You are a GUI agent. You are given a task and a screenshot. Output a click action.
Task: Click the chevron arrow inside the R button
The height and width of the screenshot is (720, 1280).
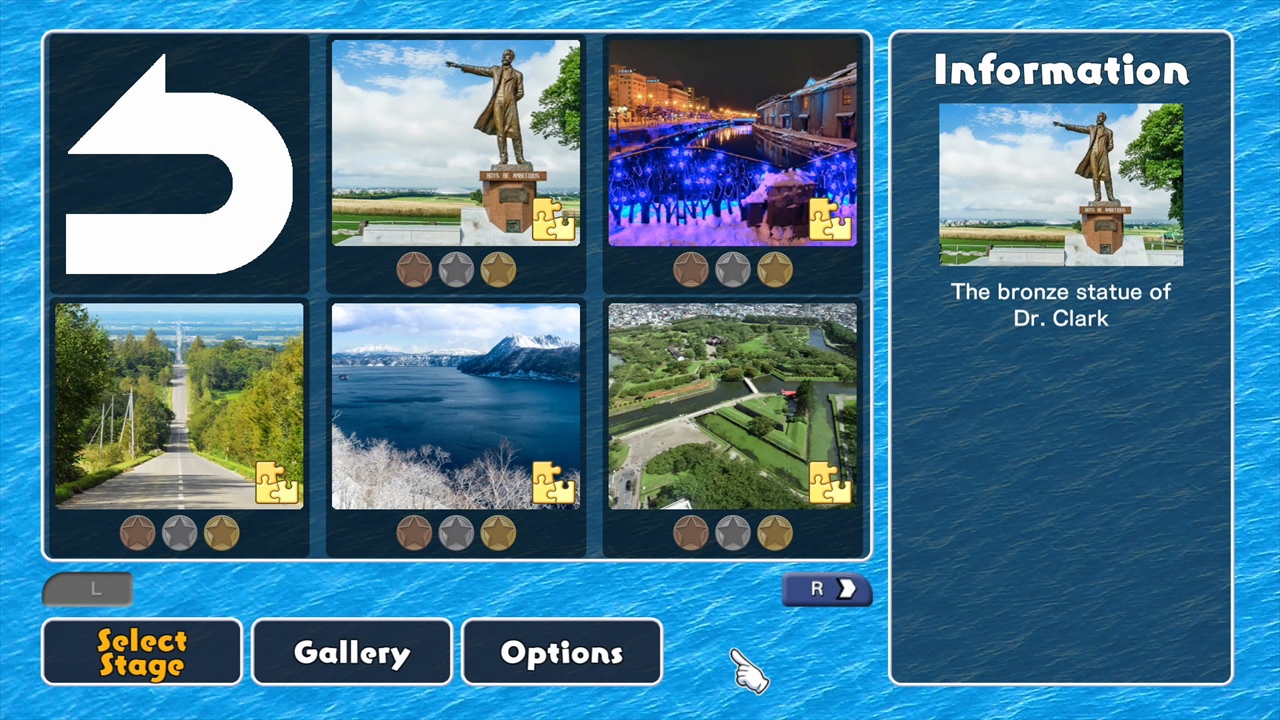pyautogui.click(x=847, y=589)
